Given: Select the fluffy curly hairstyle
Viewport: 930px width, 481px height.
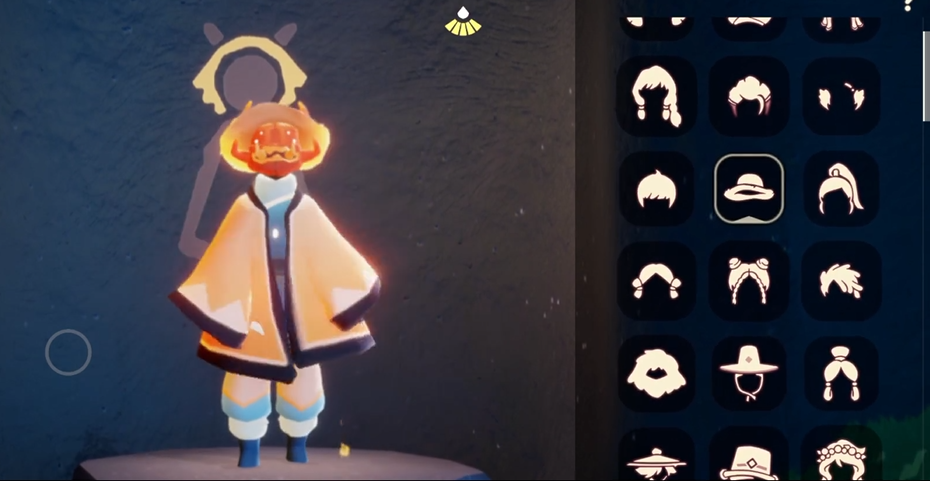Looking at the screenshot, I should (x=656, y=373).
